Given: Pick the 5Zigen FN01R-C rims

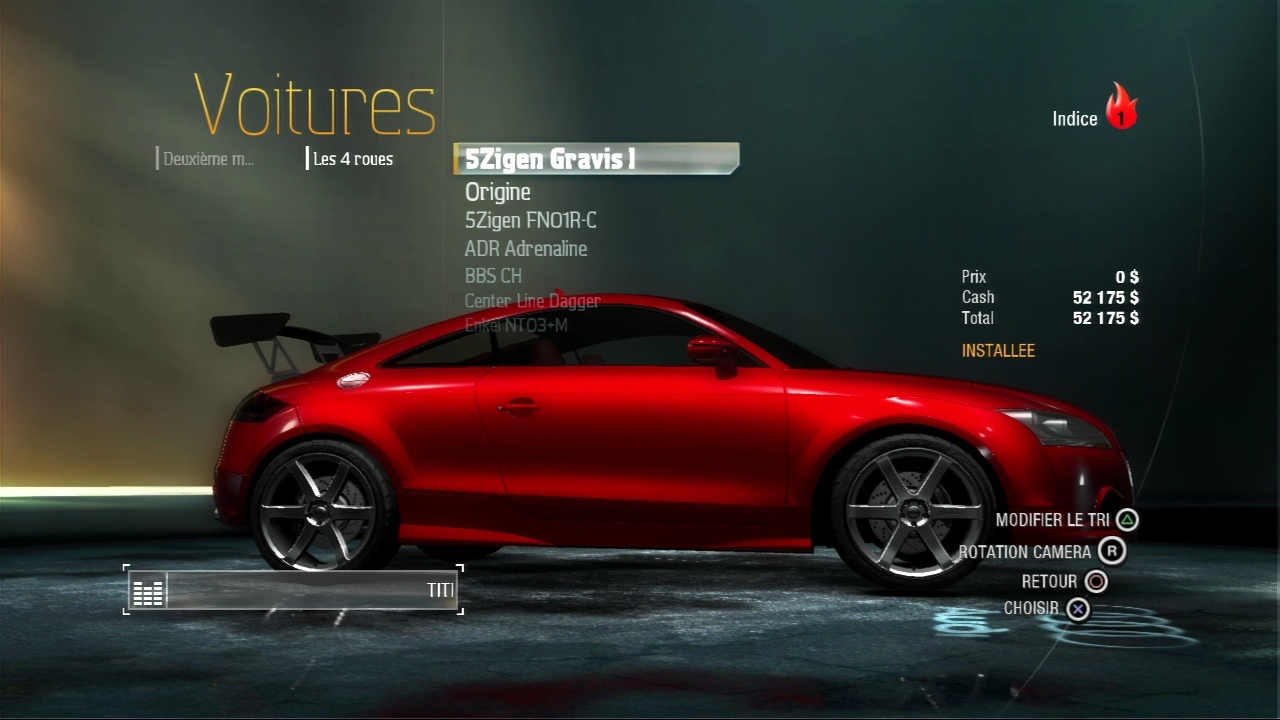Looking at the screenshot, I should point(531,221).
